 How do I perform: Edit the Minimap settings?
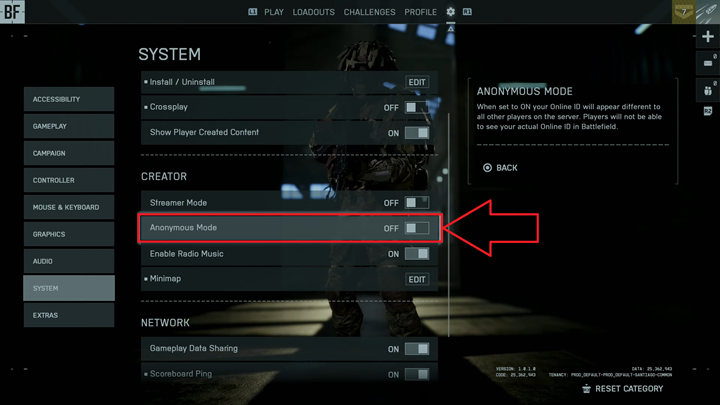pos(417,280)
